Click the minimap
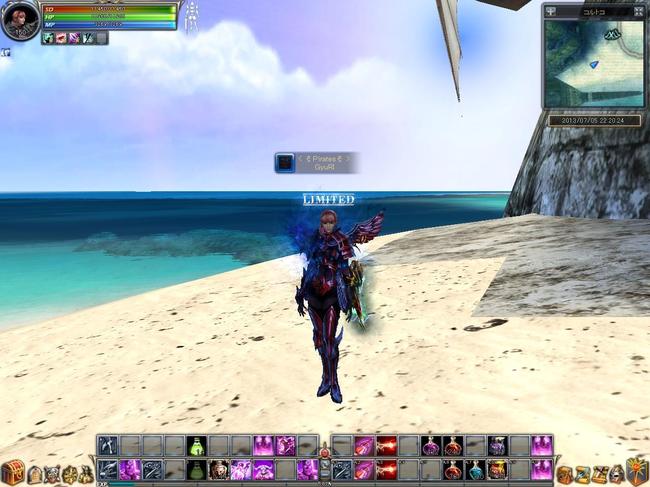650x487 pixels. click(x=593, y=64)
